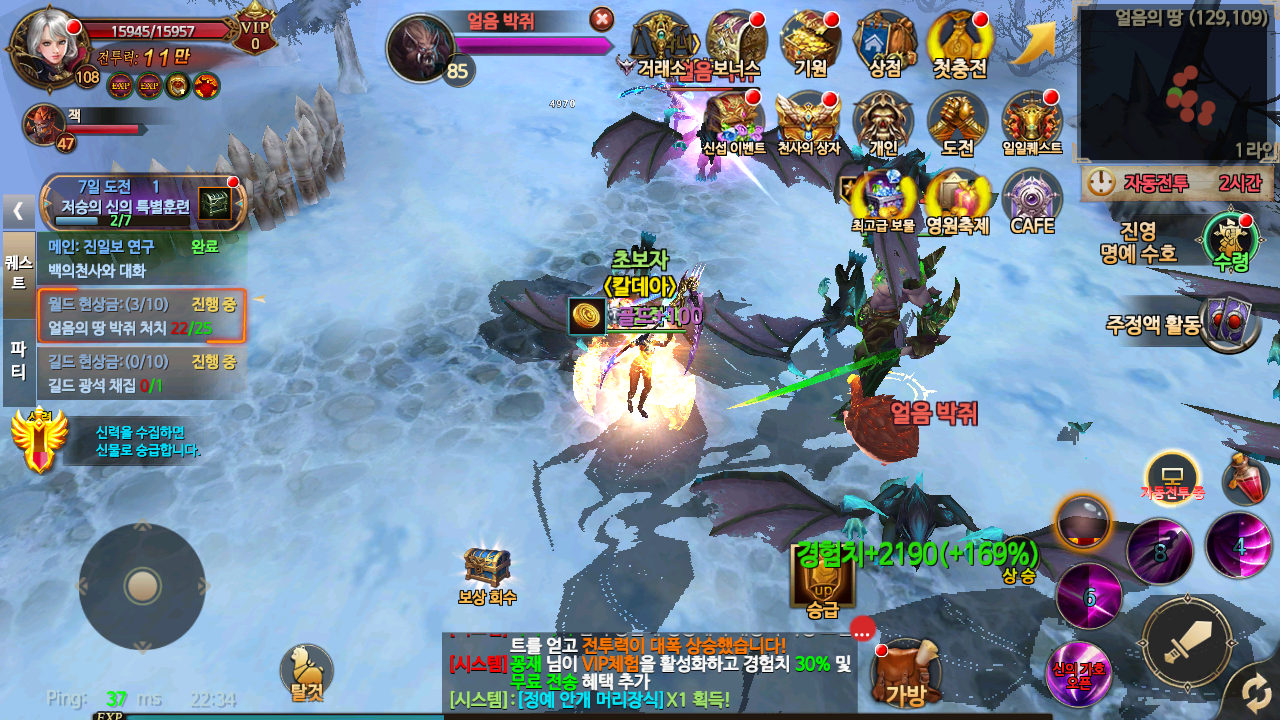Viewport: 1280px width, 720px height.
Task: Open the 첫충전 first recharge bonus
Action: tap(959, 43)
